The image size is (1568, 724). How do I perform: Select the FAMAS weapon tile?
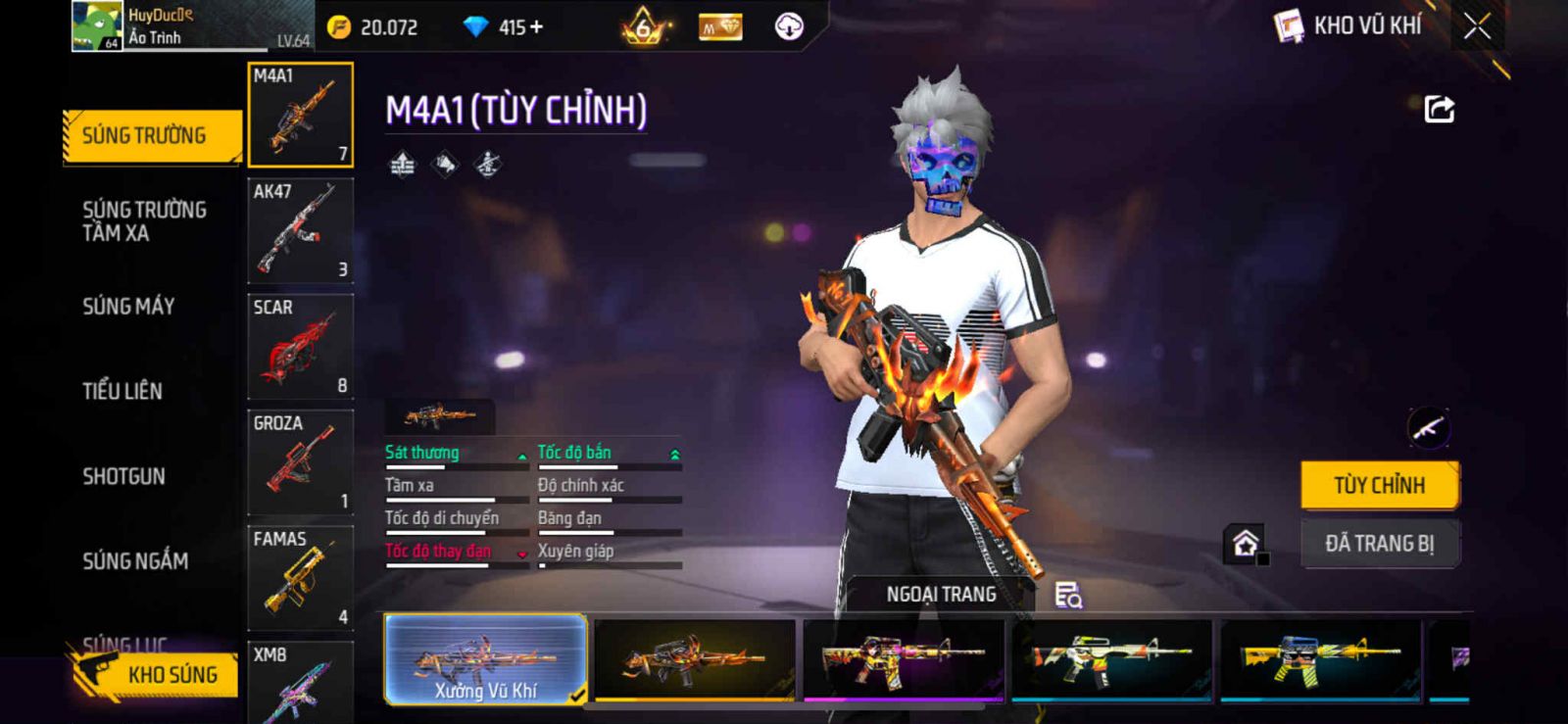(x=300, y=578)
